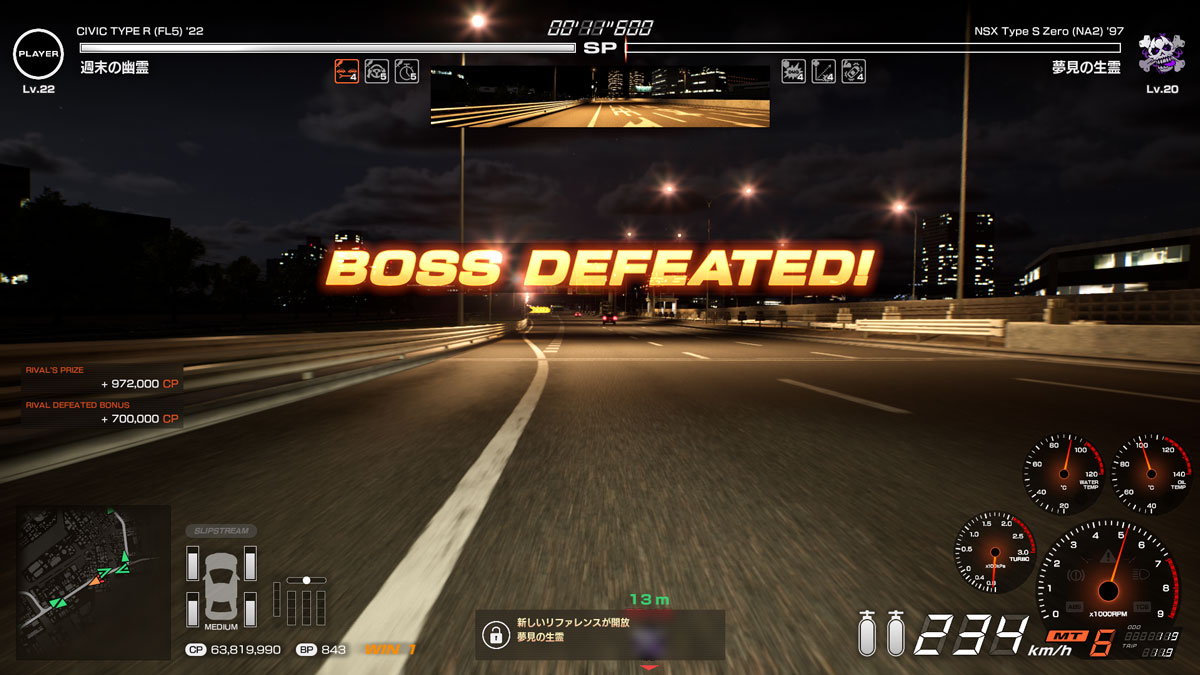Click the rival's diagonal arrow perk icon
This screenshot has width=1200, height=675.
pos(824,72)
